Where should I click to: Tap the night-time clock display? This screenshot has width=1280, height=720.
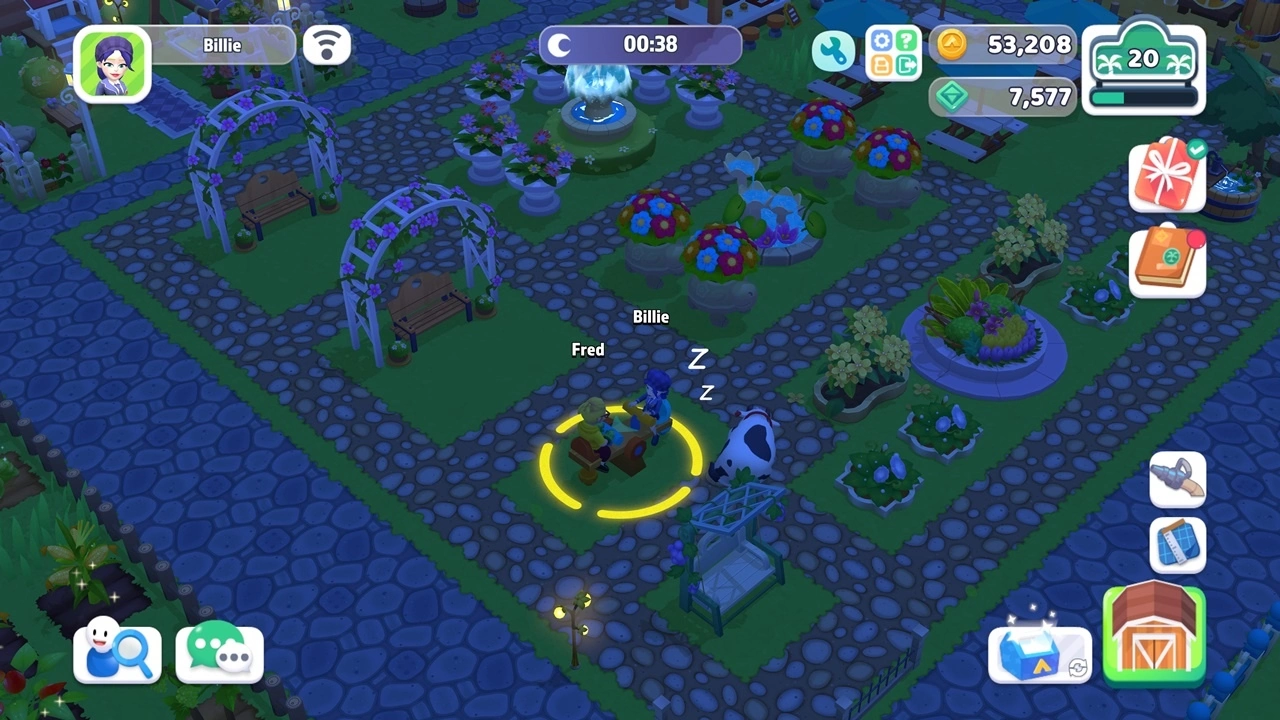[640, 45]
